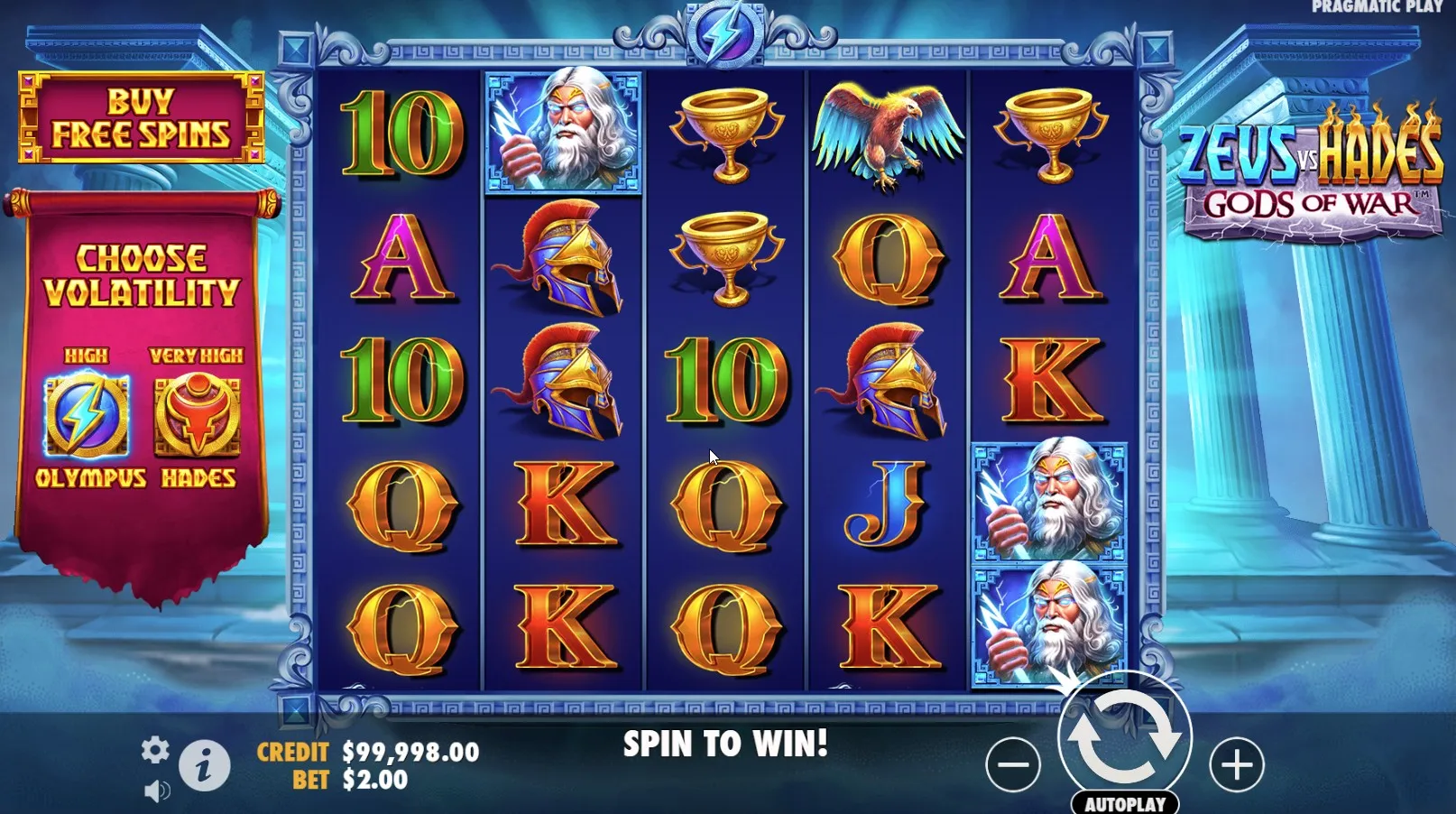Click the eagle symbol on fourth reel
1456x814 pixels.
pos(889,135)
